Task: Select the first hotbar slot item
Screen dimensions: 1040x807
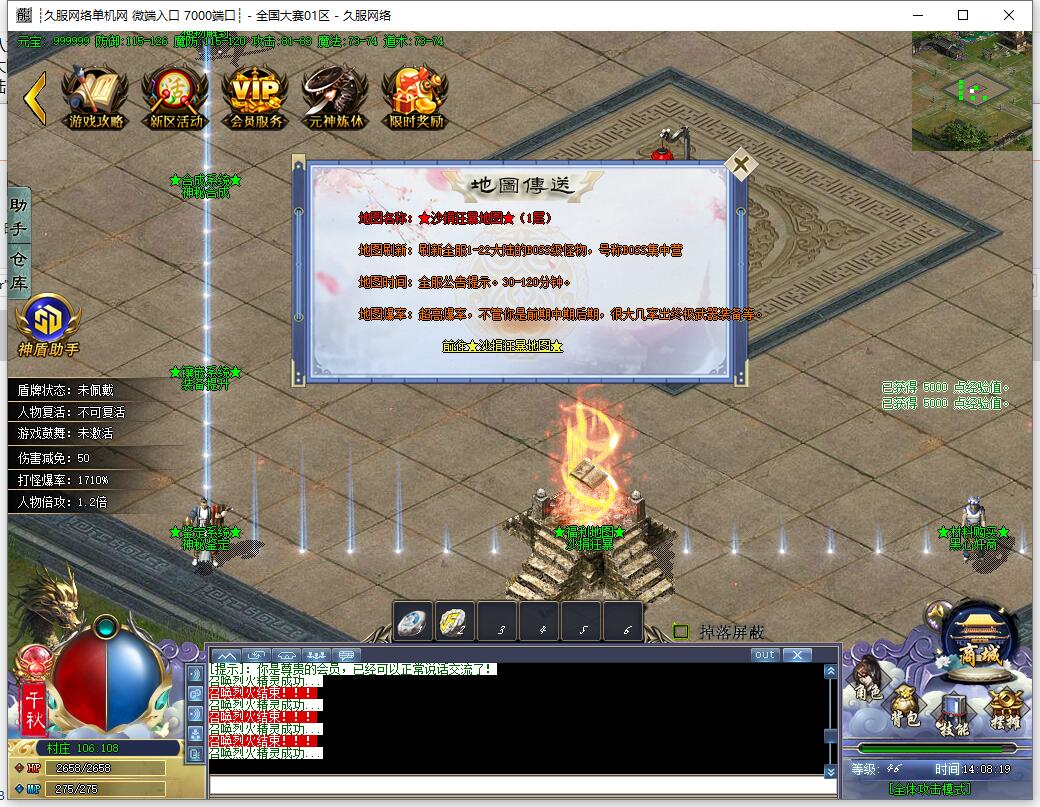Action: tap(413, 621)
